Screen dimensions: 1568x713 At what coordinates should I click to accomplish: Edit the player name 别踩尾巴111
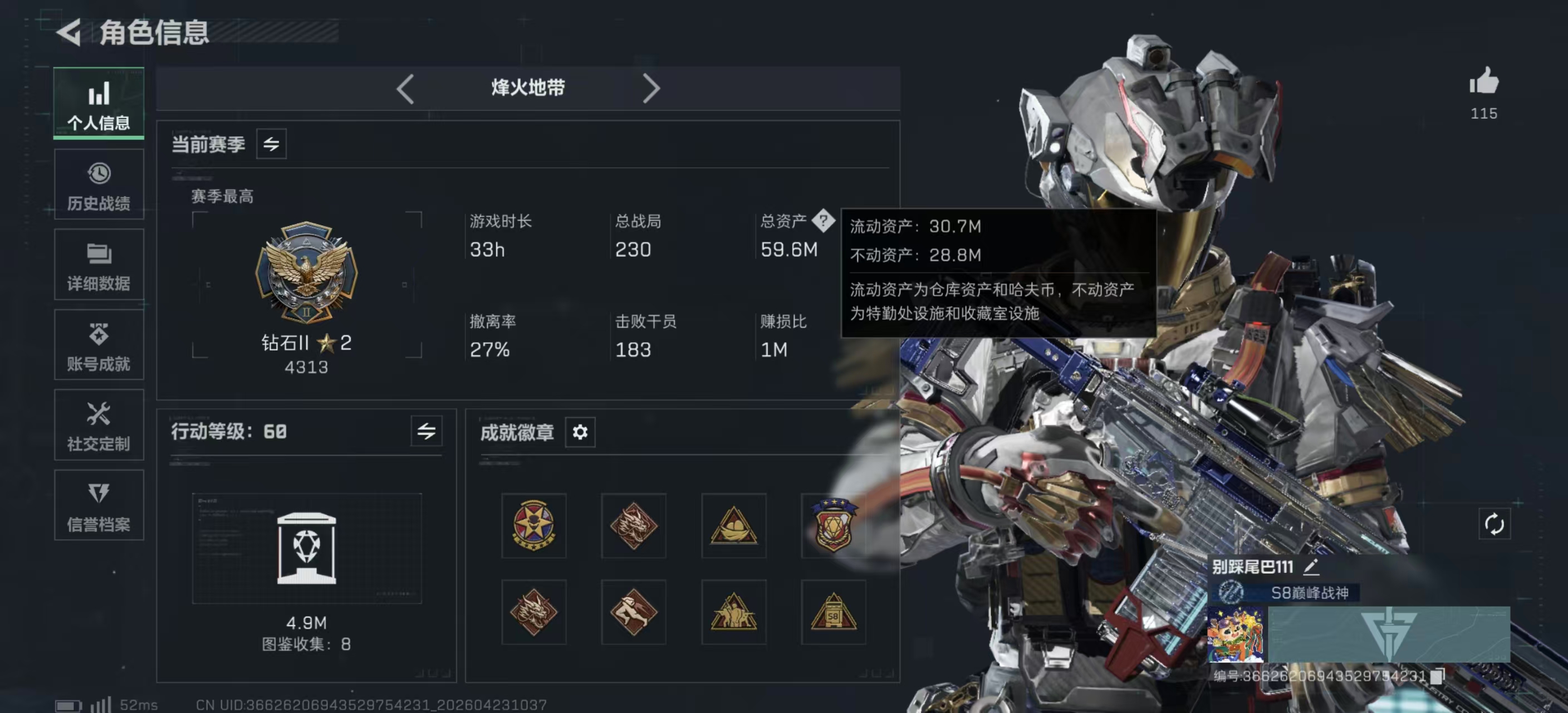[1311, 567]
